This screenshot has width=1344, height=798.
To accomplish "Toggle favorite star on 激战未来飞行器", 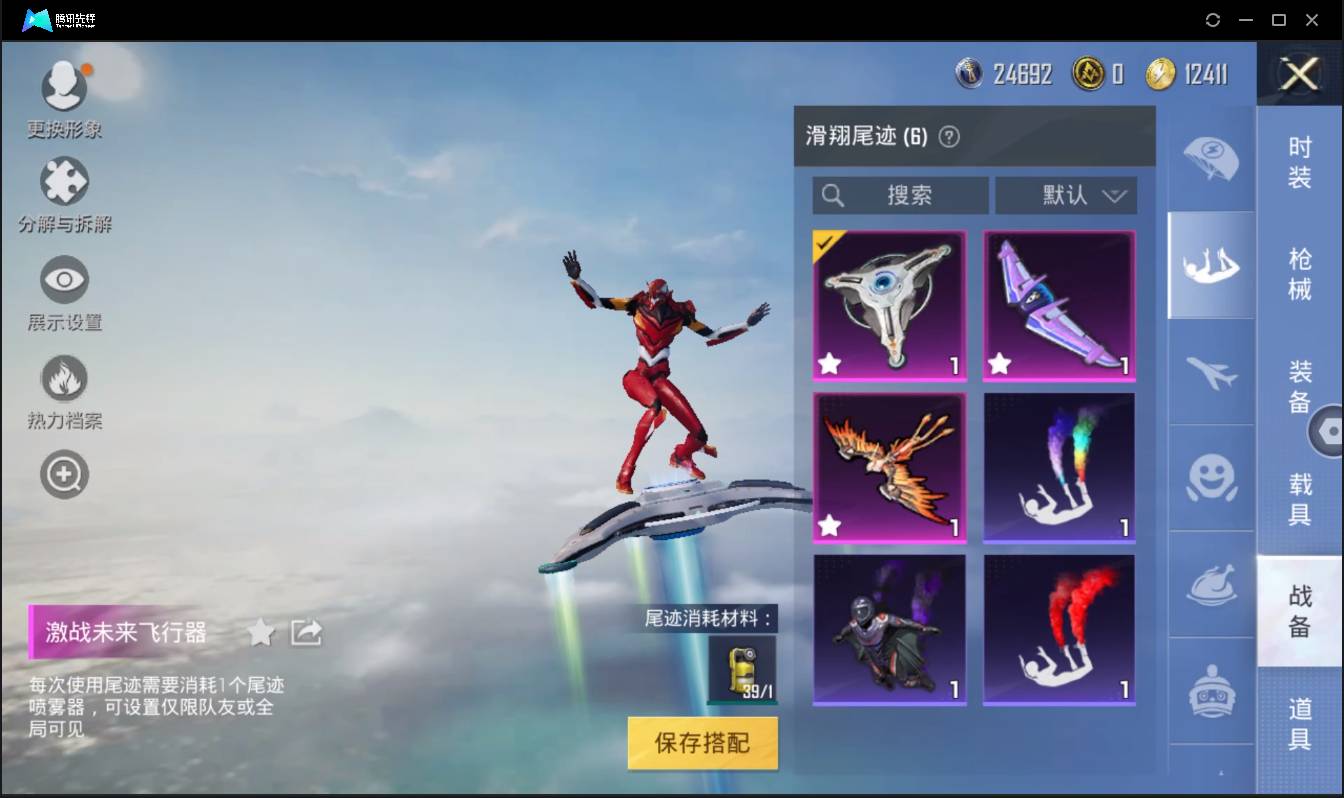I will [261, 632].
